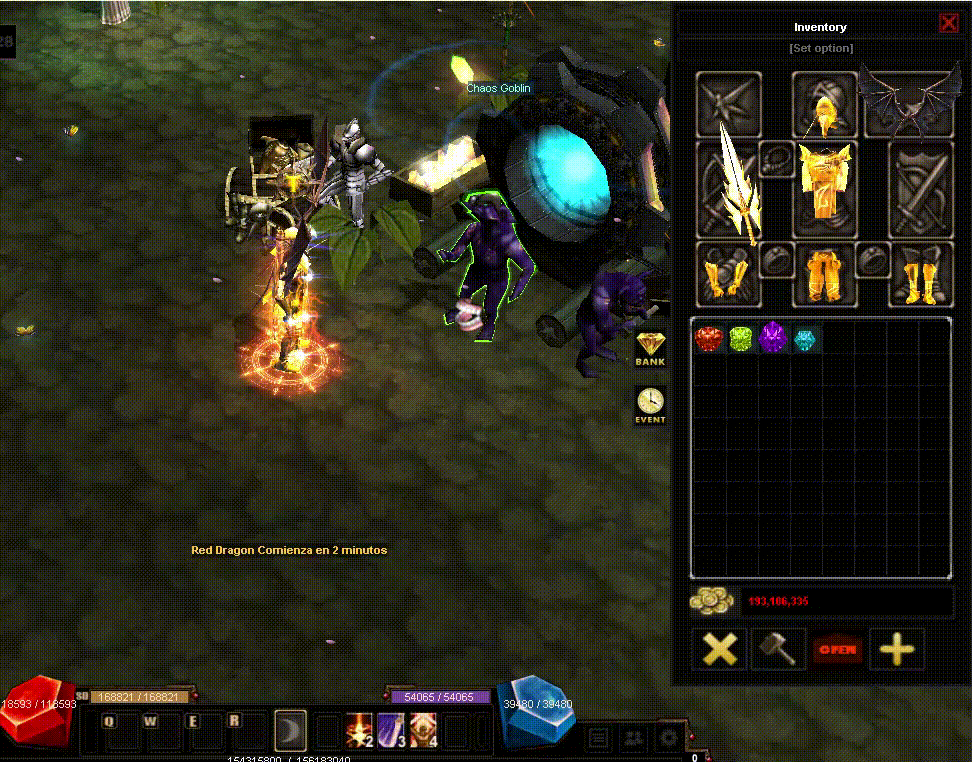972x762 pixels.
Task: Pick the purple jewel in the inventory
Action: [774, 339]
